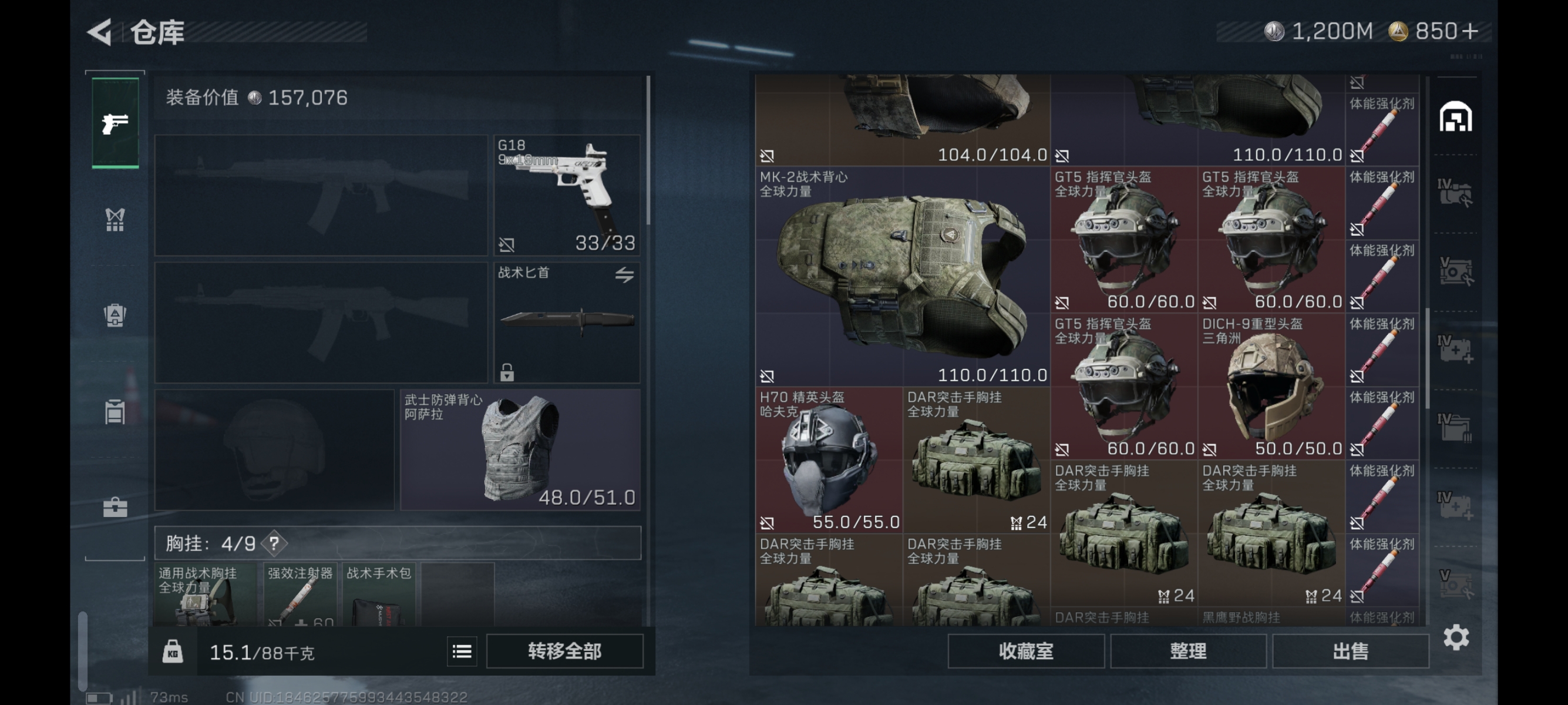Go back from the 仓库 screen
1568x705 pixels.
(100, 32)
